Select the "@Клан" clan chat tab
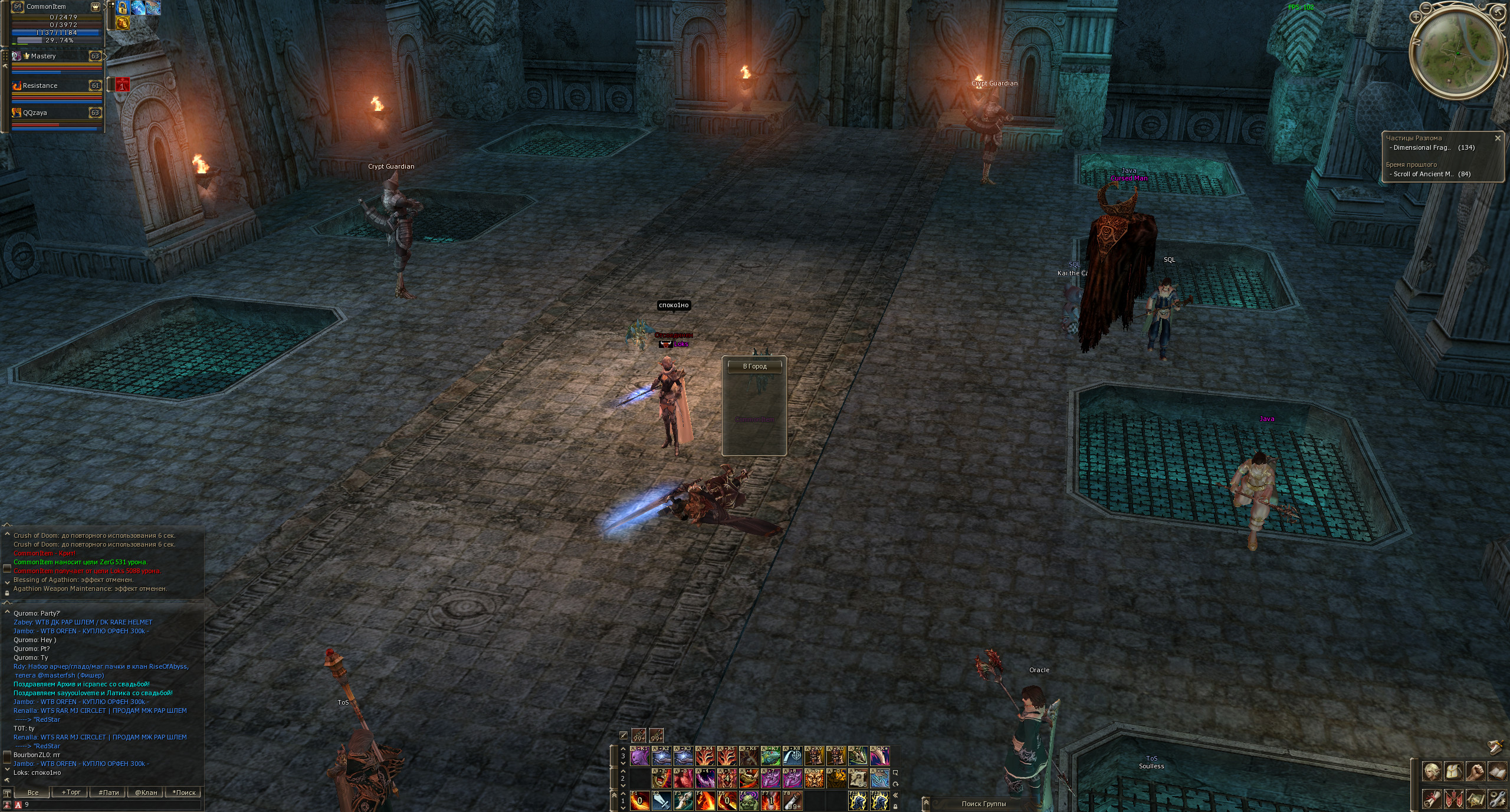Image resolution: width=1510 pixels, height=812 pixels. pyautogui.click(x=146, y=792)
